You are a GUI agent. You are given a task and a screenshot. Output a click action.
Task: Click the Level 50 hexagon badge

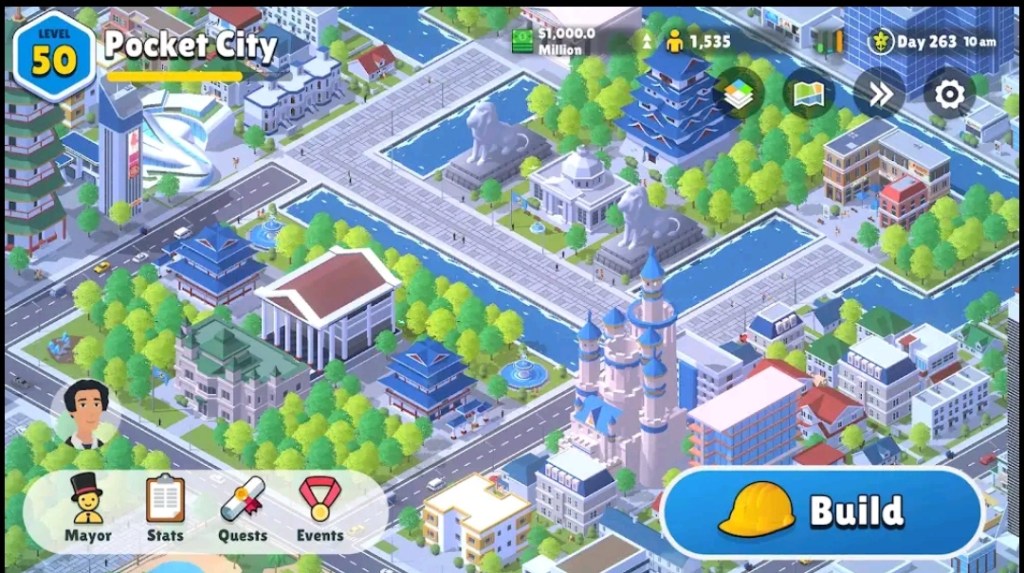(x=53, y=58)
